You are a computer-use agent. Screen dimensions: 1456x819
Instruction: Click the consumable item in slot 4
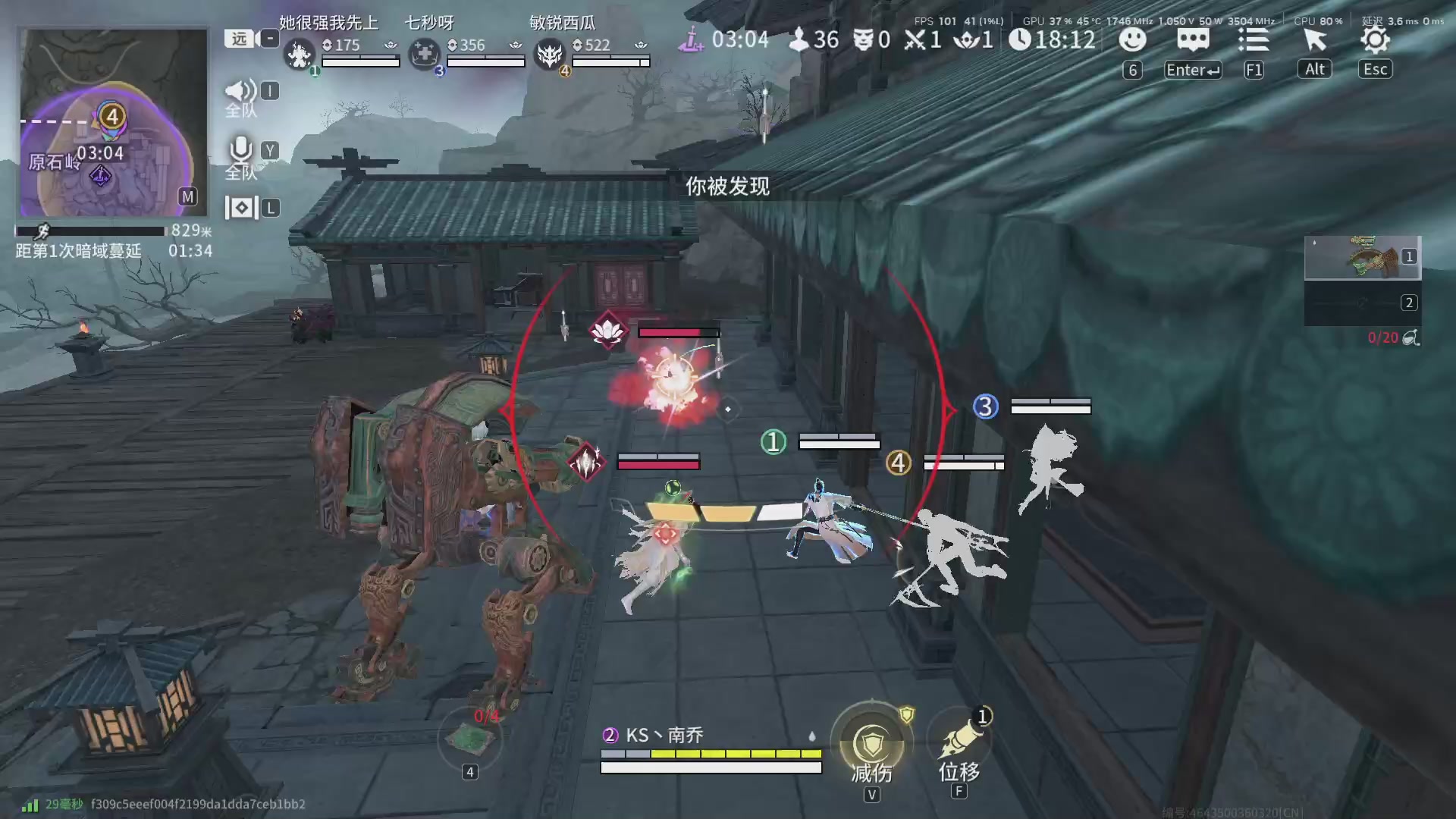point(470,738)
